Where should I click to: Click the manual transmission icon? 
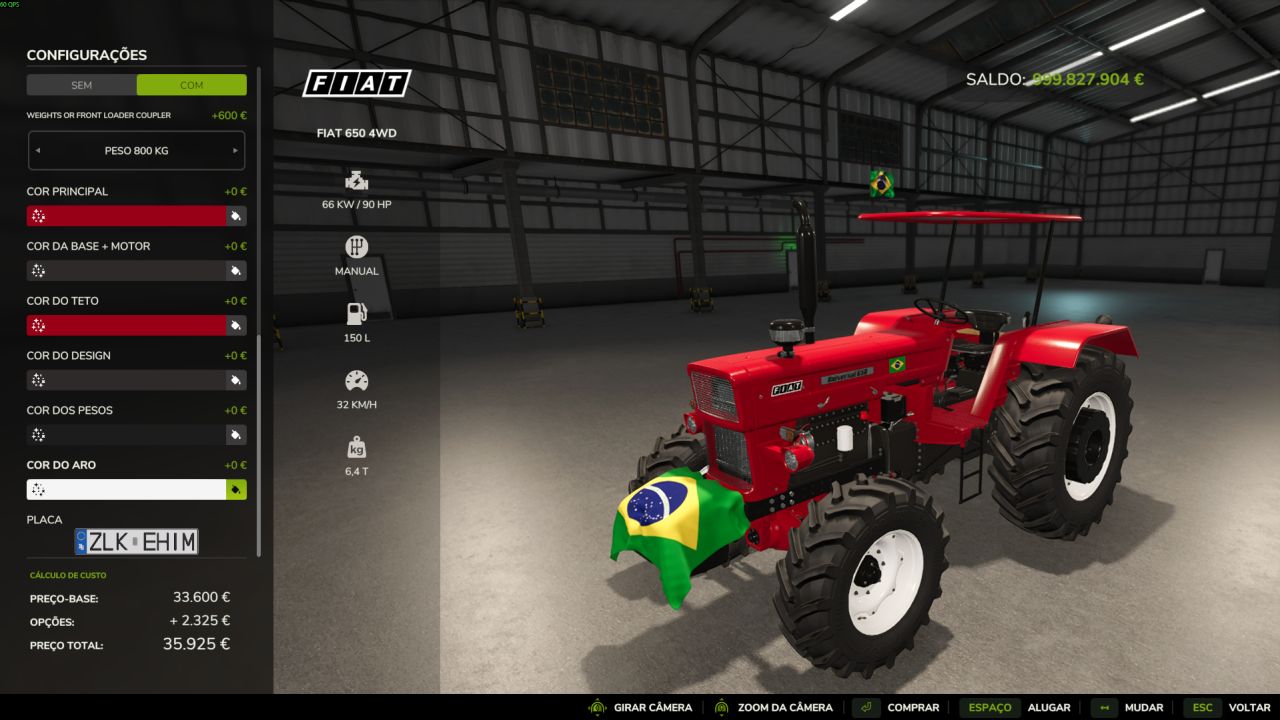click(x=356, y=246)
